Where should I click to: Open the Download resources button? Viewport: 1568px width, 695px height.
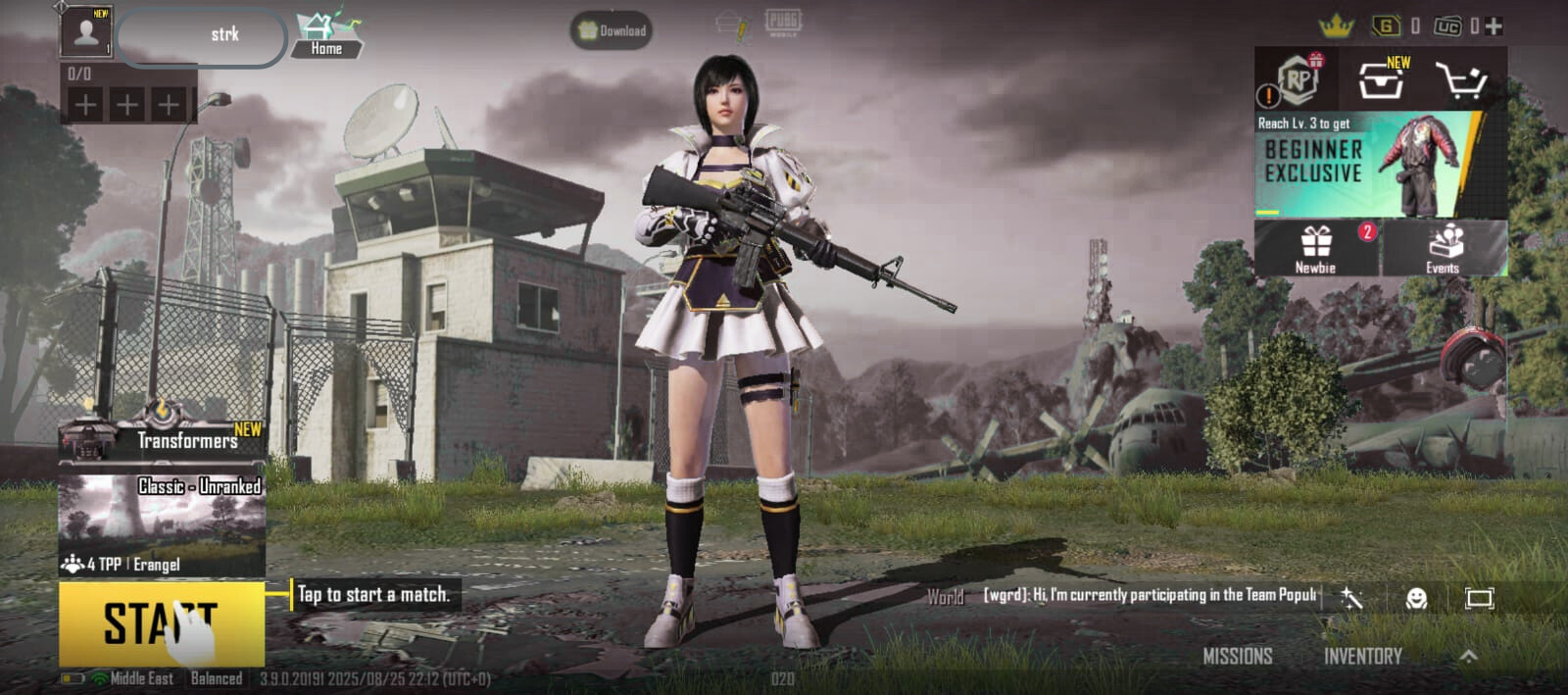pyautogui.click(x=612, y=30)
